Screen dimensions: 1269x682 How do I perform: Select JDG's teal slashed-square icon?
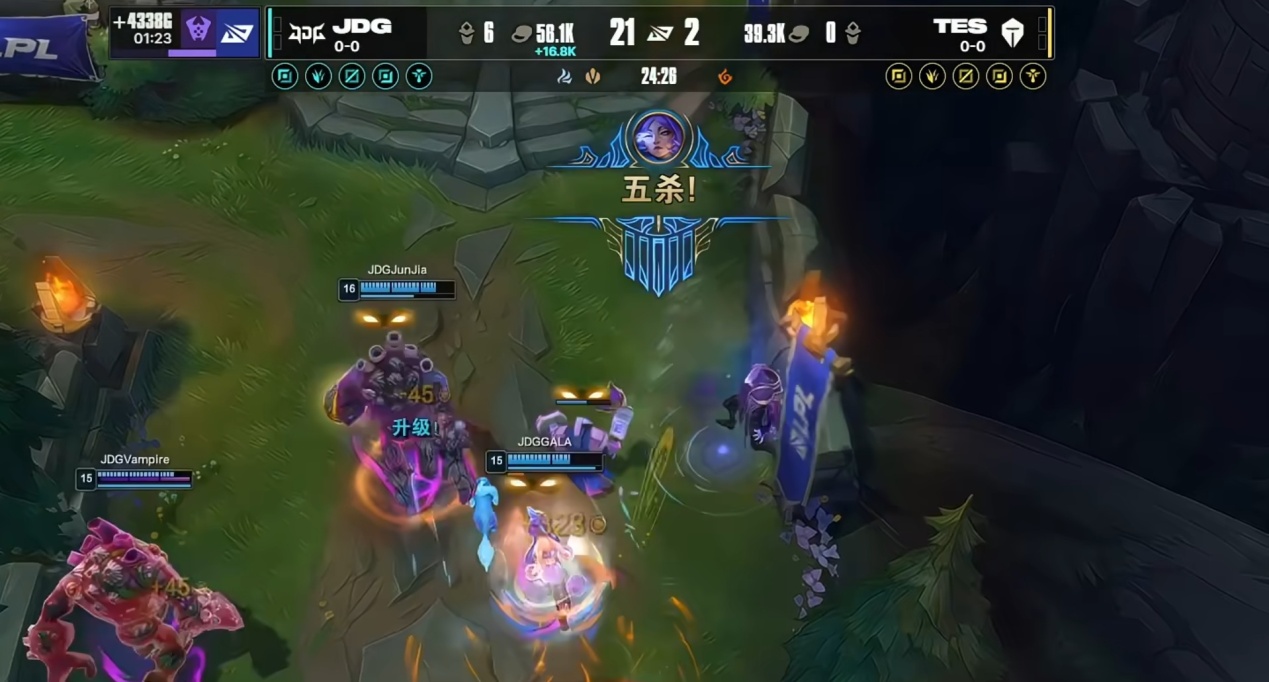tap(351, 76)
